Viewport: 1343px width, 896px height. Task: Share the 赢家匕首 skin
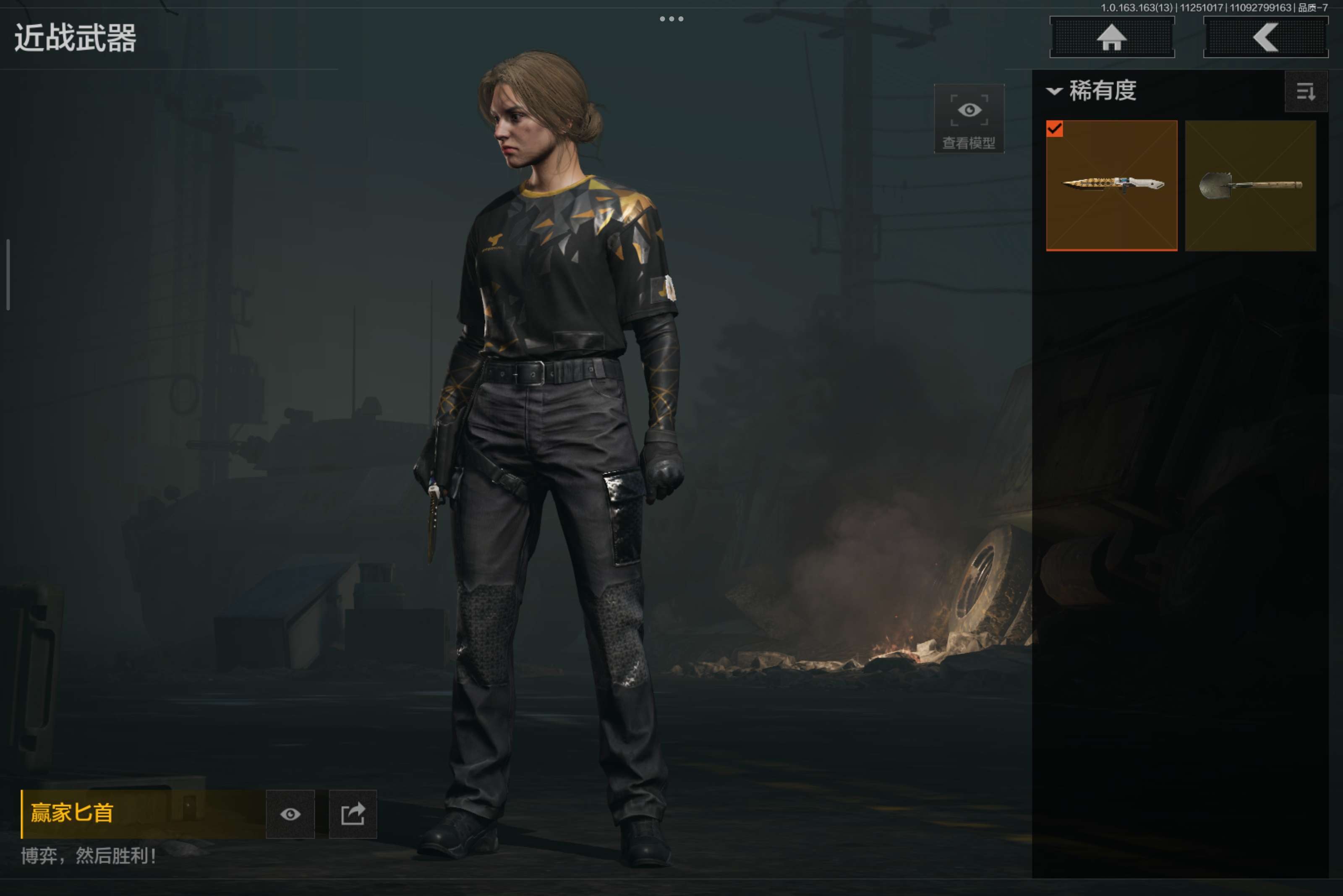pos(353,814)
